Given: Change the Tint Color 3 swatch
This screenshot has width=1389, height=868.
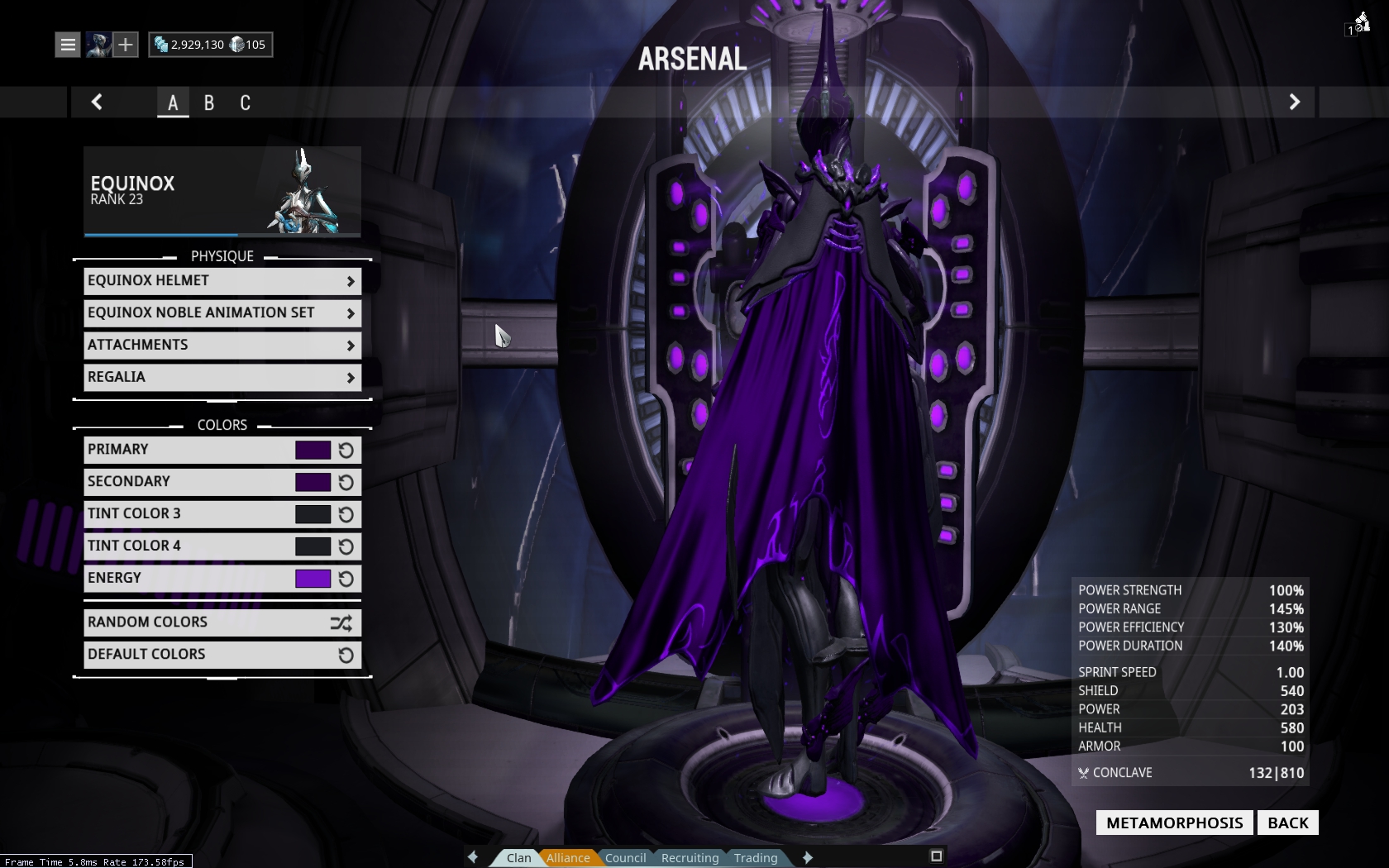Looking at the screenshot, I should point(313,514).
